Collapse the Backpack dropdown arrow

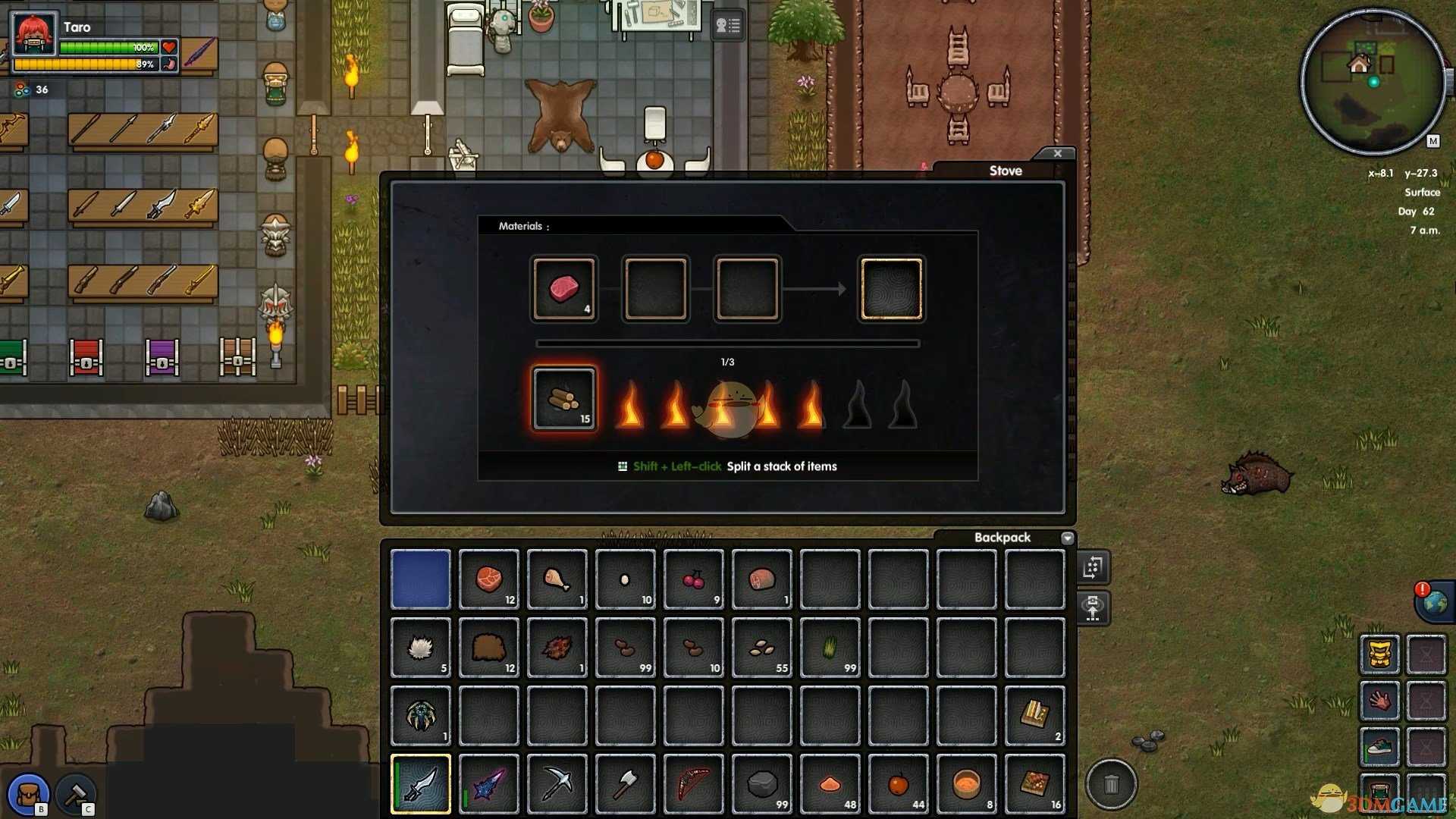(x=1068, y=538)
